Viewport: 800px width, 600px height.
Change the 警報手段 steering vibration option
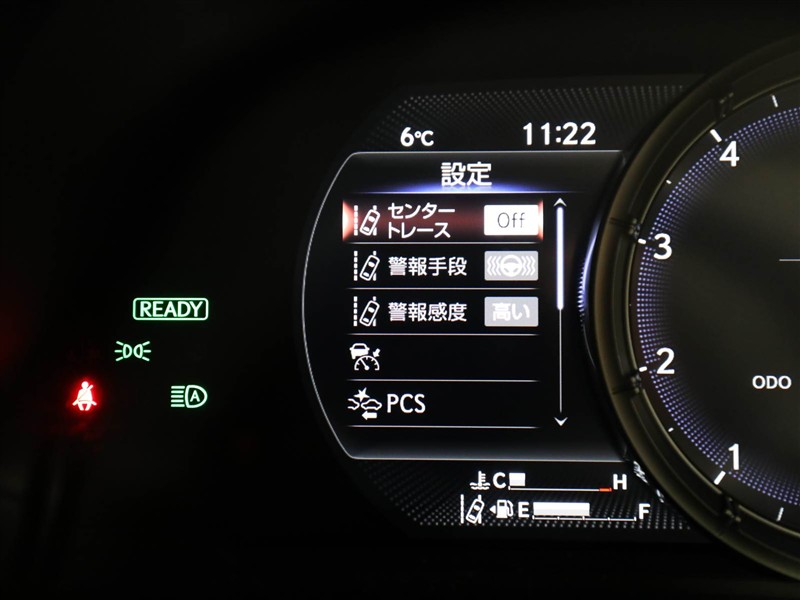pyautogui.click(x=511, y=266)
